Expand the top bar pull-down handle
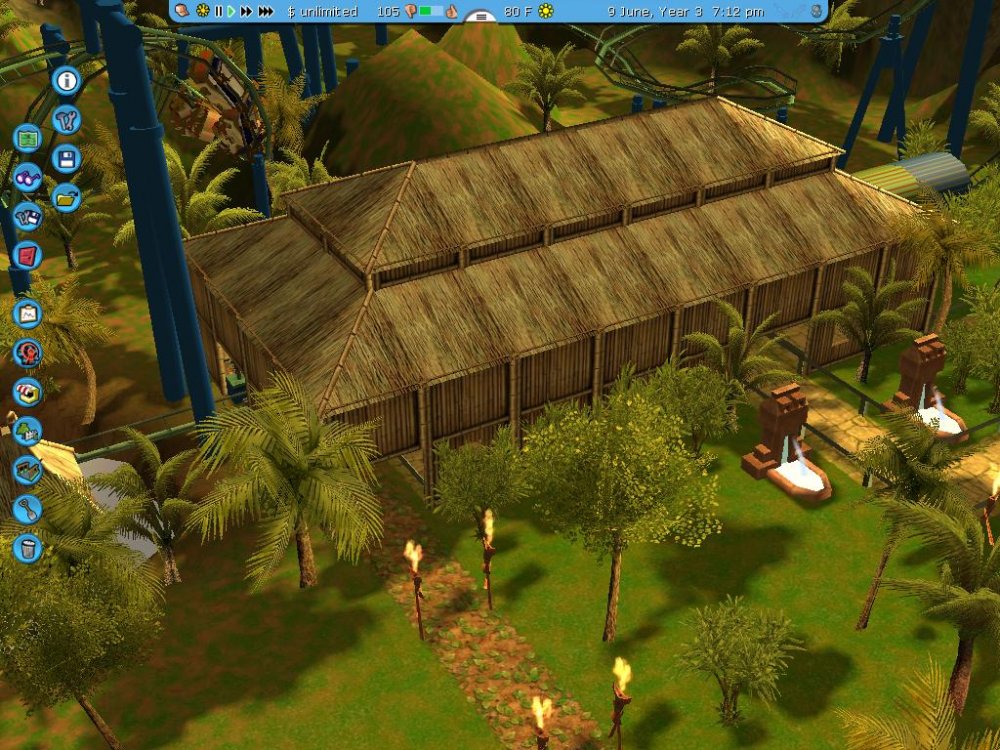 point(482,17)
